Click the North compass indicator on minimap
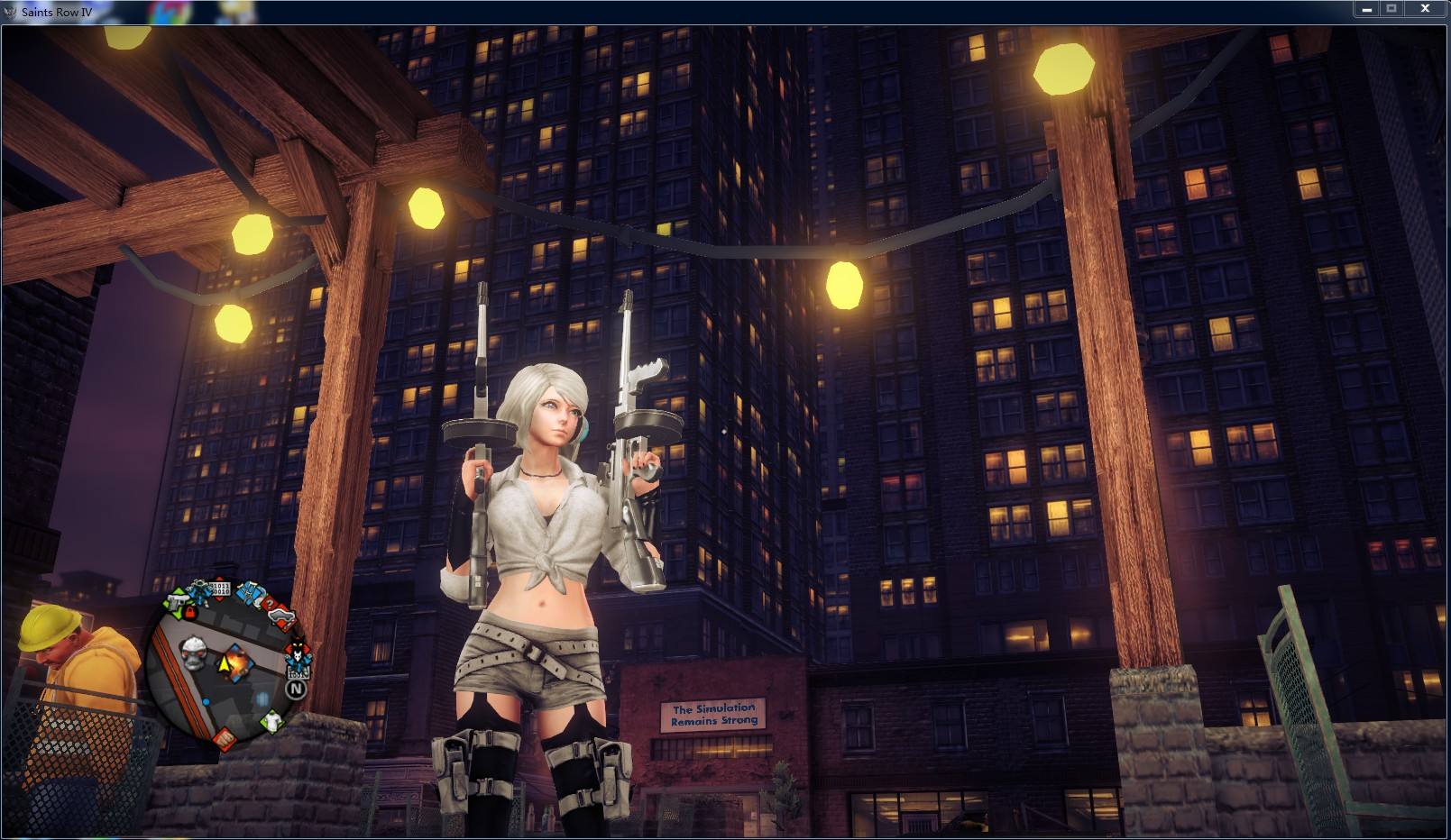 (296, 689)
